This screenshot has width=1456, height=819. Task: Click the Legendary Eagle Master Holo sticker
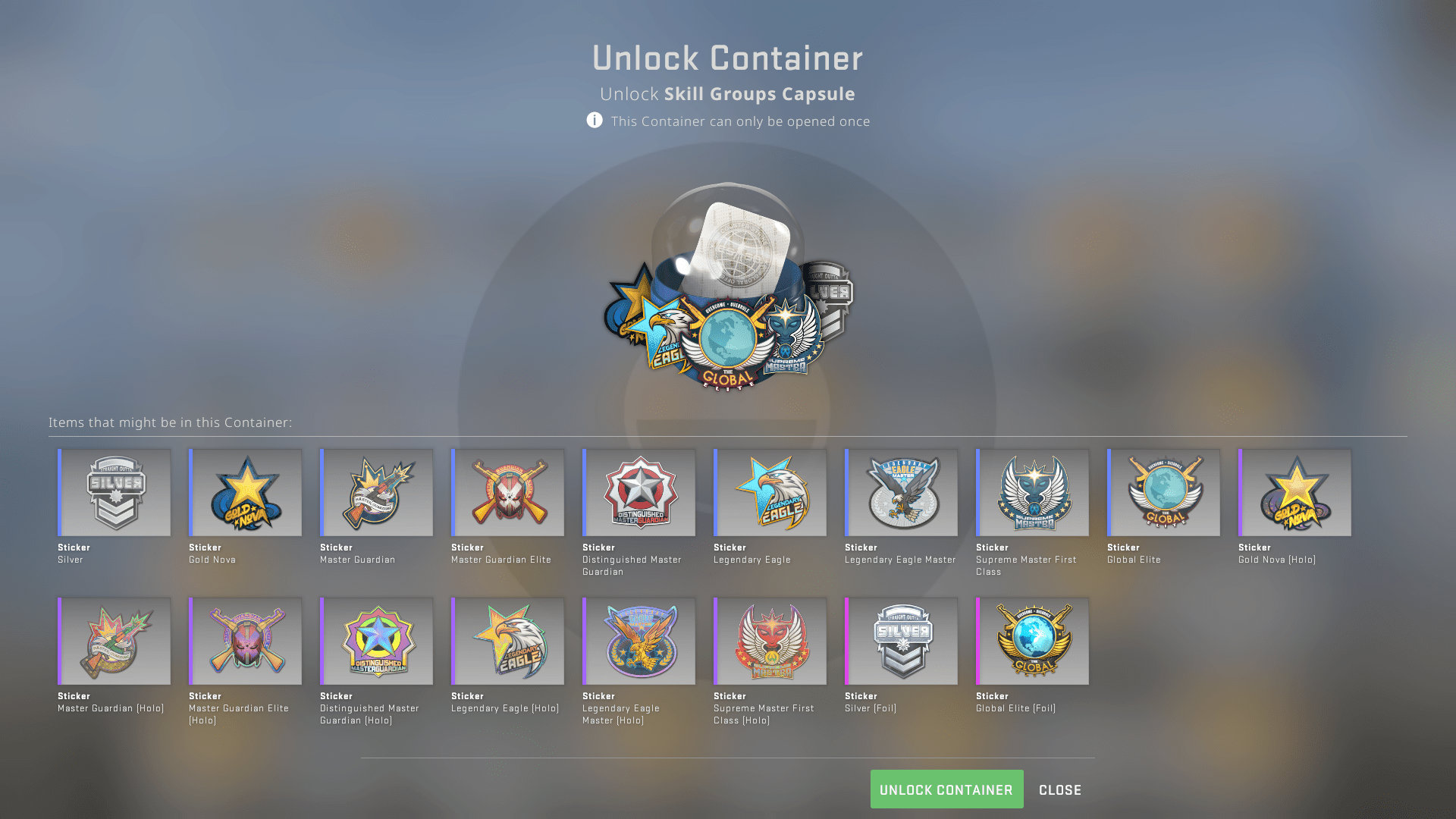[639, 641]
